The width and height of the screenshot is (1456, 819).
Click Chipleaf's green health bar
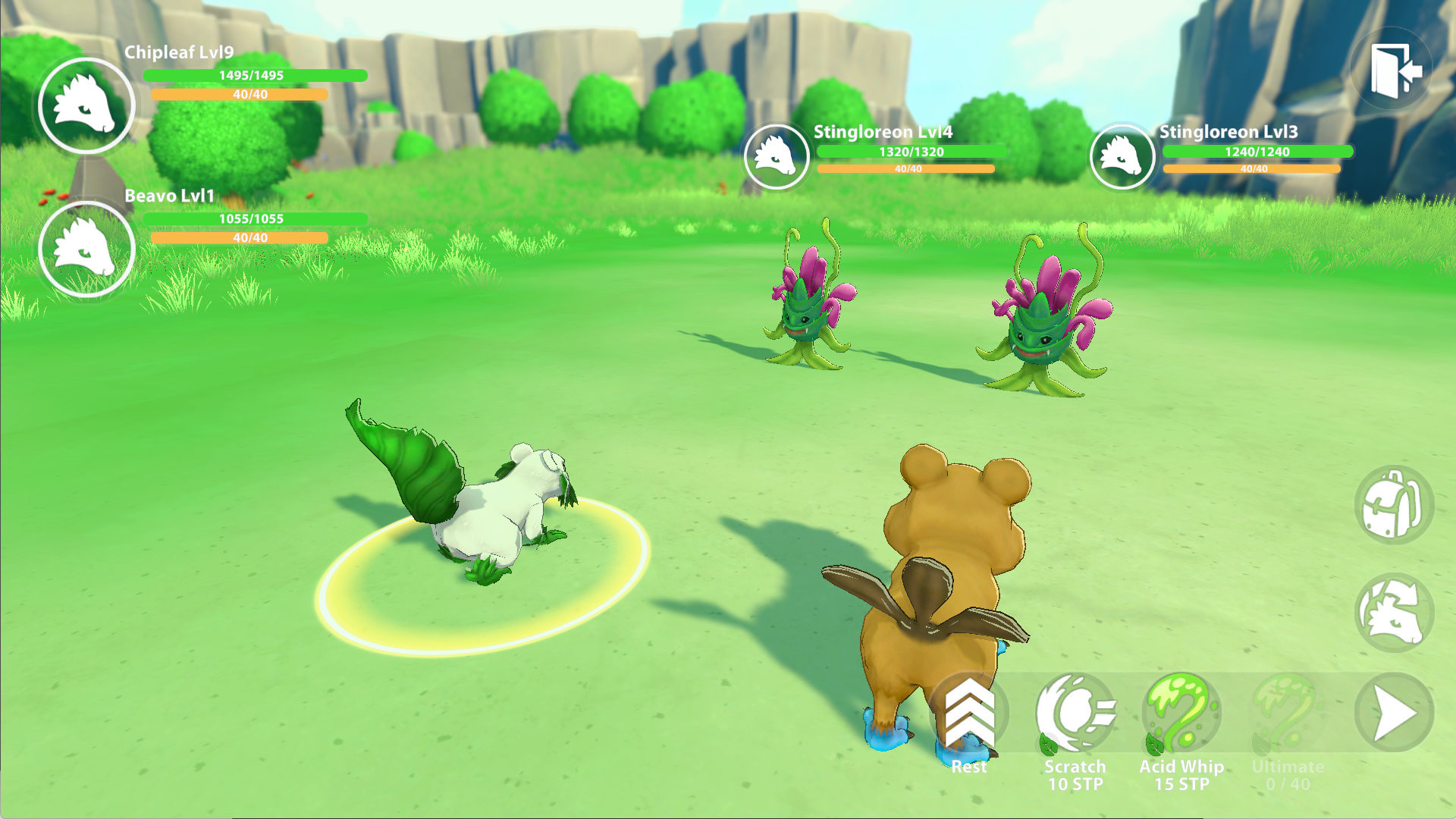click(254, 77)
